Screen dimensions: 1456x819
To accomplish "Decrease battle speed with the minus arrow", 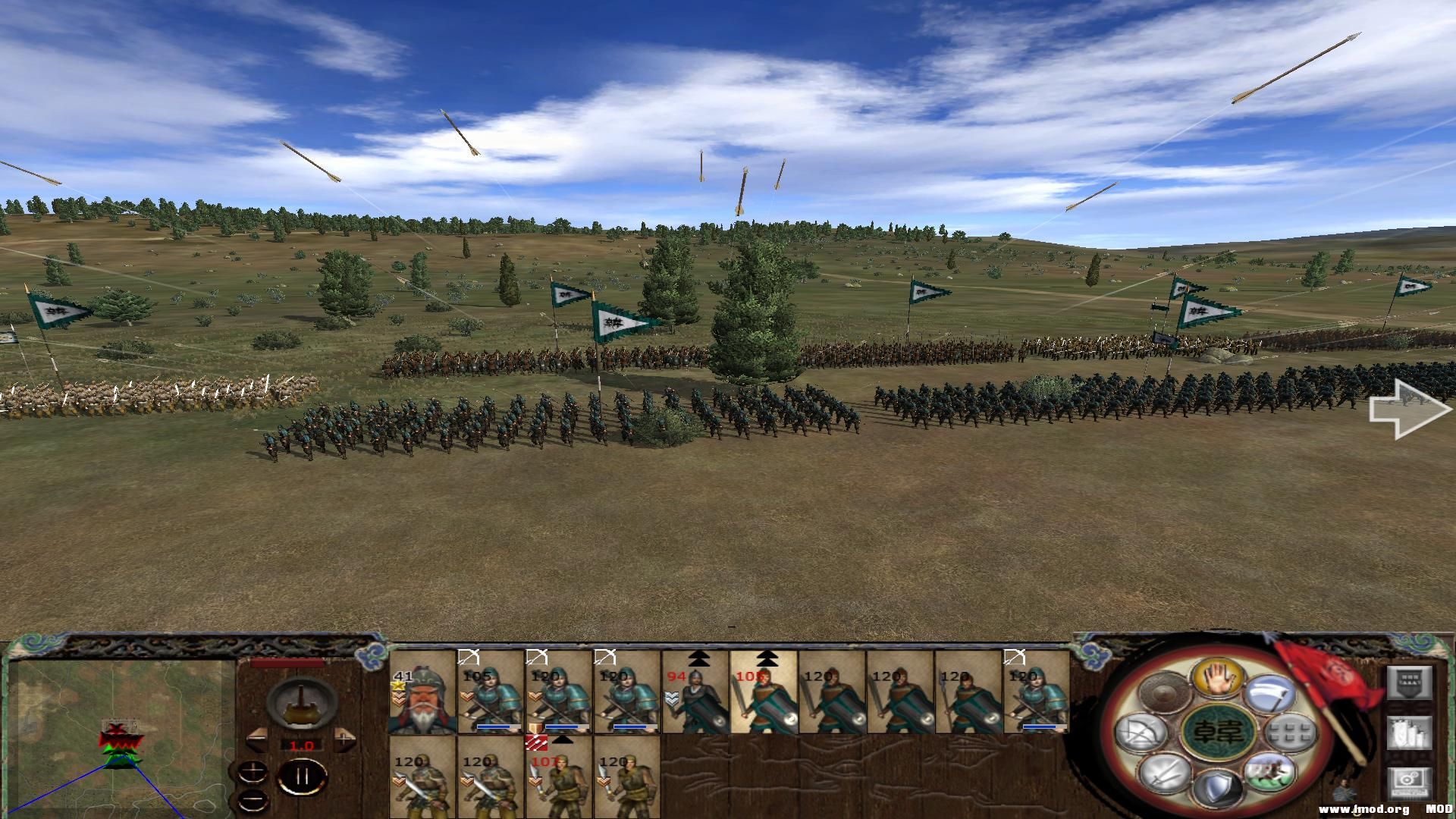I will (x=258, y=741).
